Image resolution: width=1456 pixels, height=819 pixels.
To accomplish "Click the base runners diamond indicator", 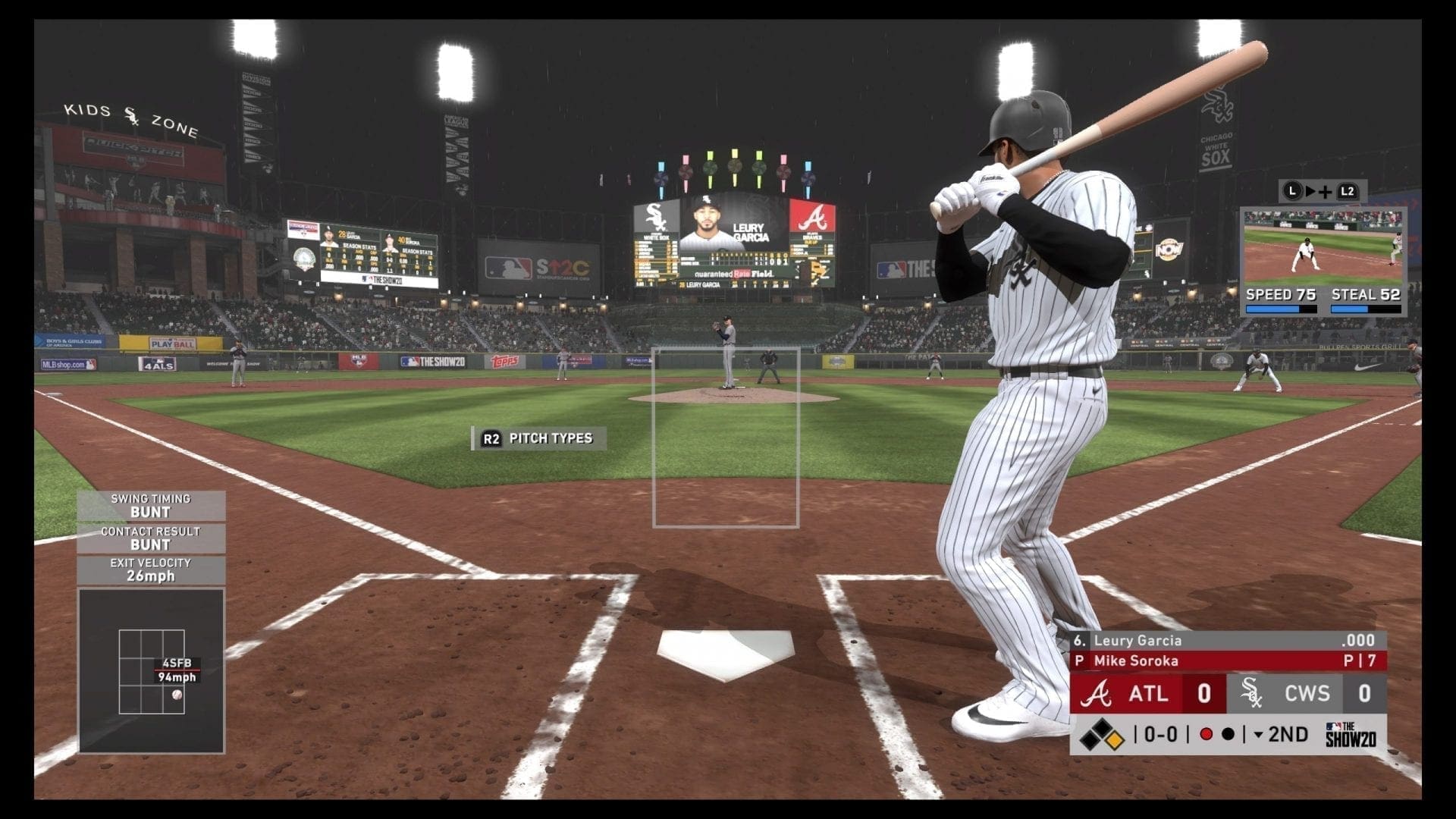I will tap(1101, 735).
